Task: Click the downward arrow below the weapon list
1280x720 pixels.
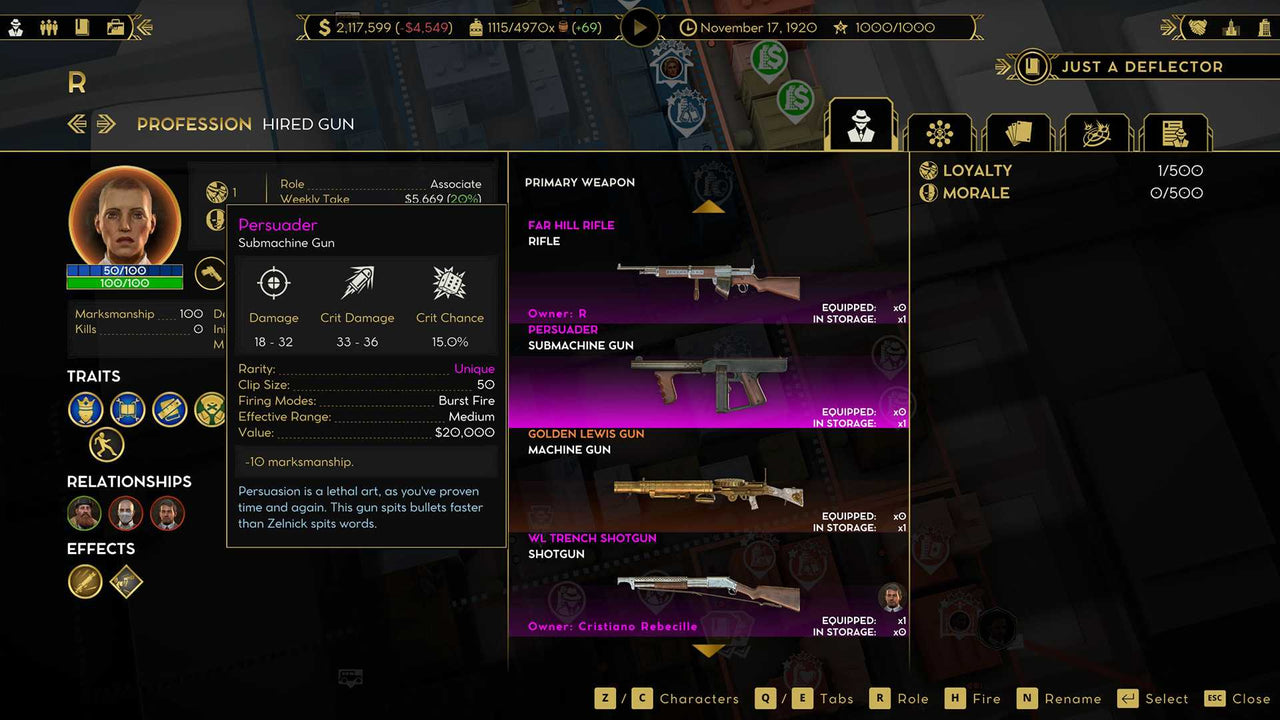Action: [710, 652]
